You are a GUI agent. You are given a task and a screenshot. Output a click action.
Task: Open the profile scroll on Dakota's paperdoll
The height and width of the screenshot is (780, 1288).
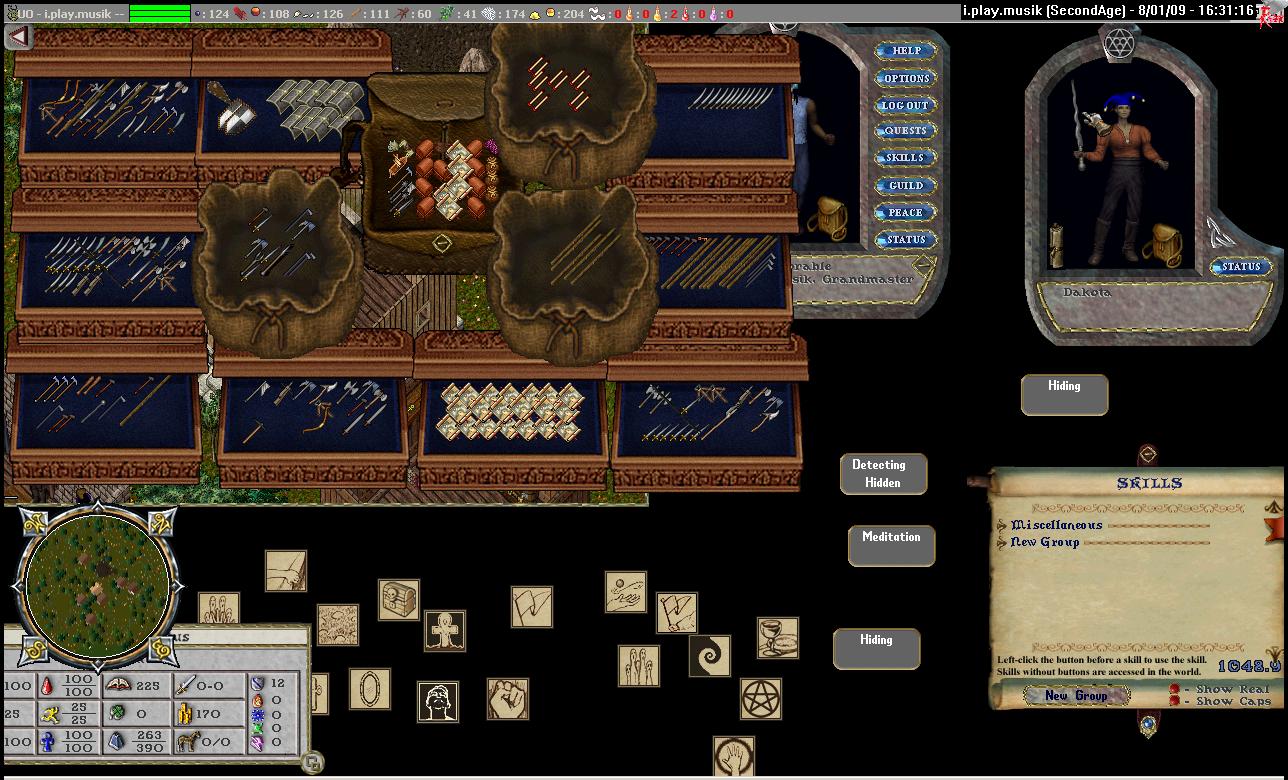(x=1054, y=246)
